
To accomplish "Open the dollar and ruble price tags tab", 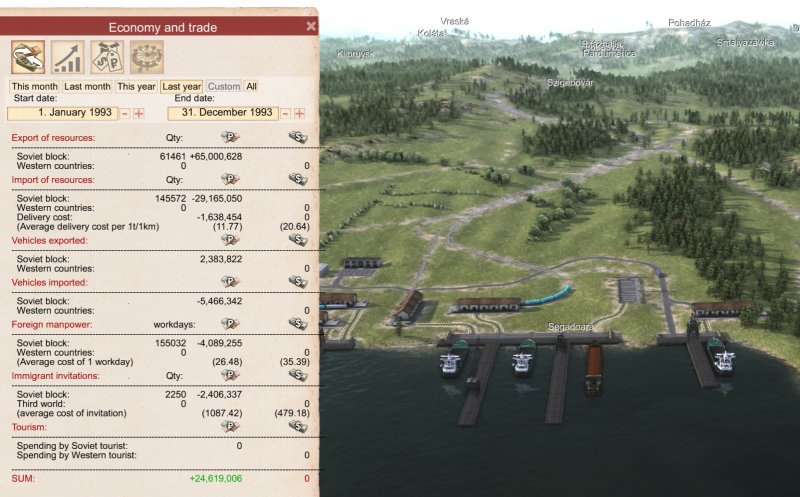I will pyautogui.click(x=107, y=57).
